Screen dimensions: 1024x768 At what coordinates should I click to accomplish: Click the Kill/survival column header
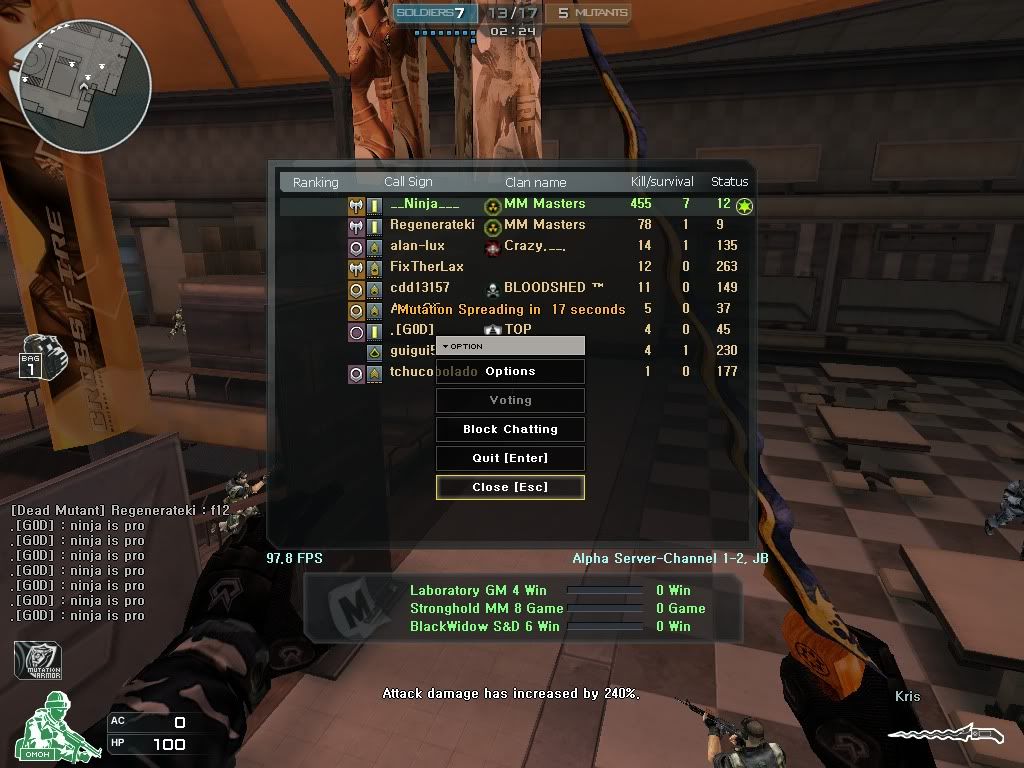click(662, 182)
